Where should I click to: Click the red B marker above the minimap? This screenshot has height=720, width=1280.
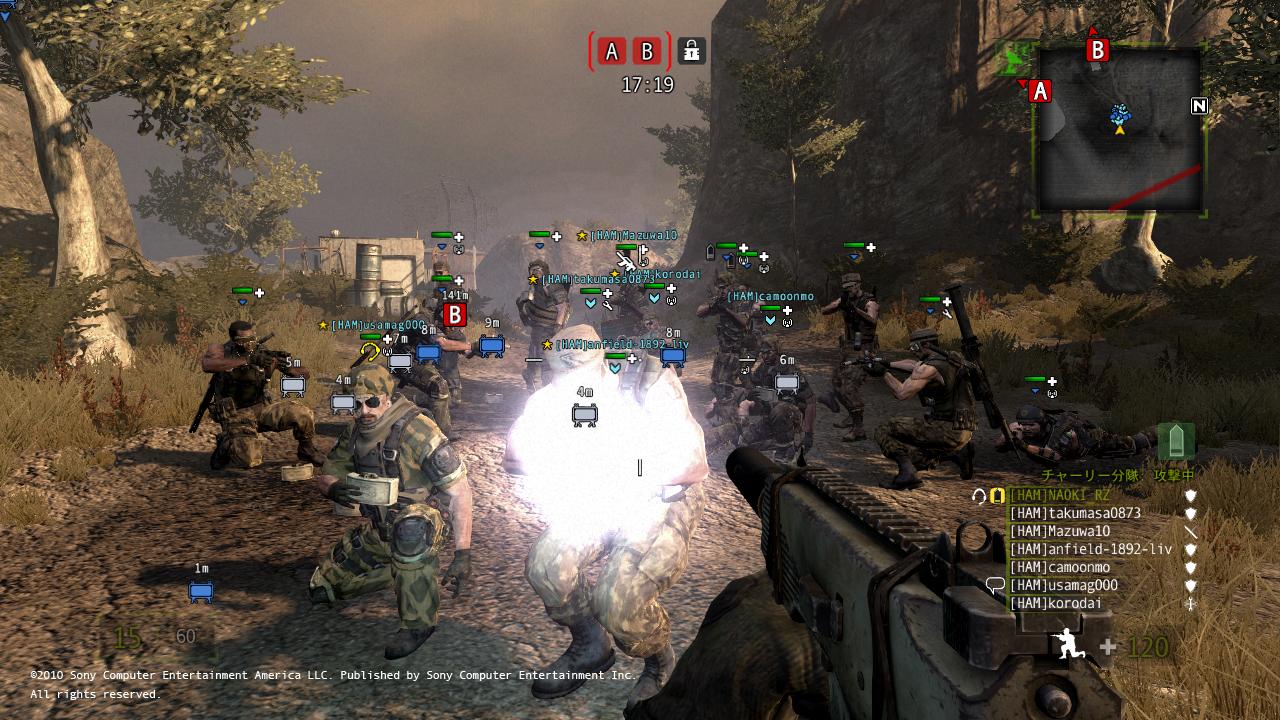pyautogui.click(x=1097, y=50)
